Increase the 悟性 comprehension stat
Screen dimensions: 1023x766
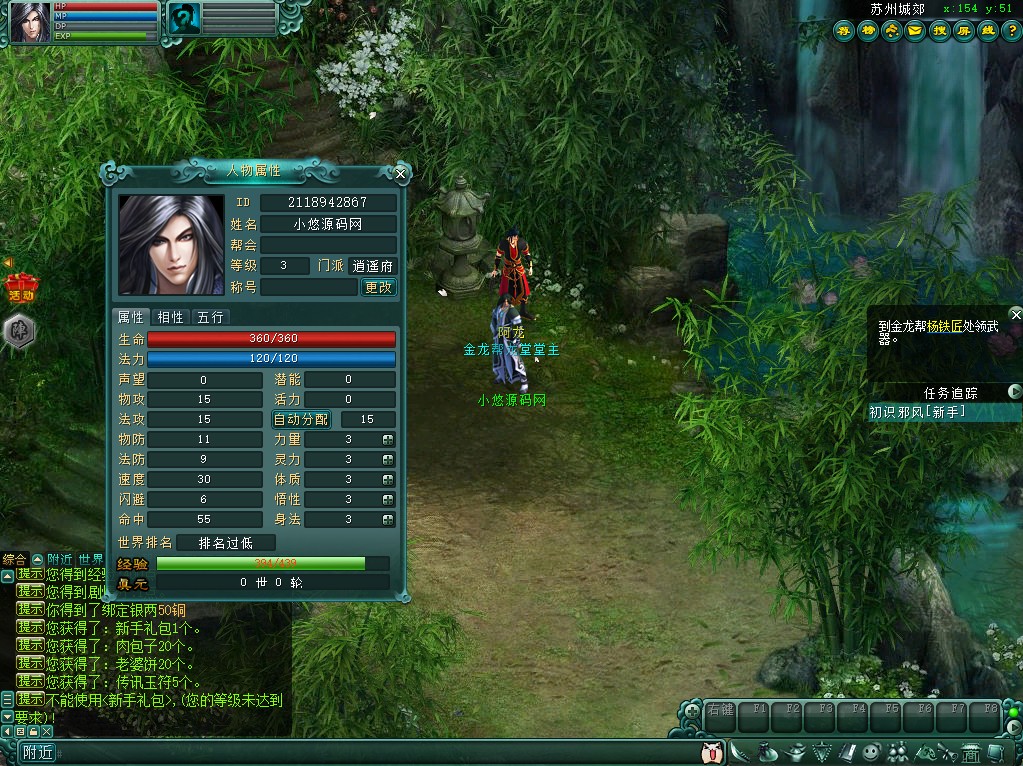(x=388, y=499)
